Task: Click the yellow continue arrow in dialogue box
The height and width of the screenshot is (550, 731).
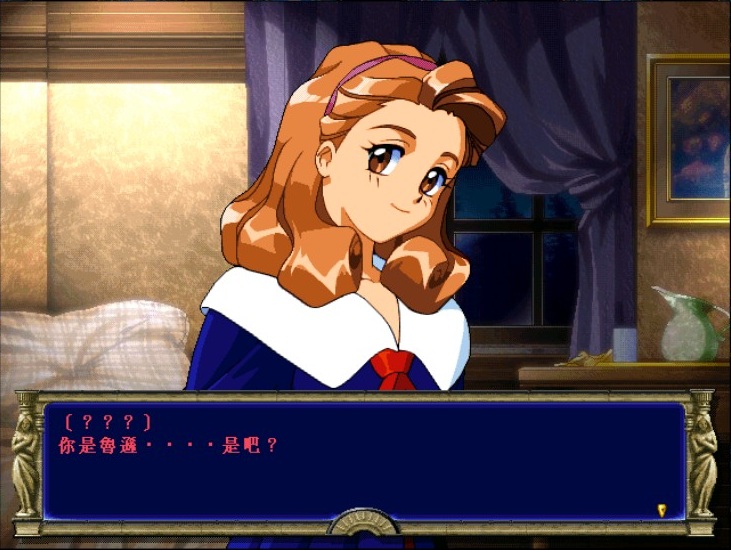Action: 661,509
